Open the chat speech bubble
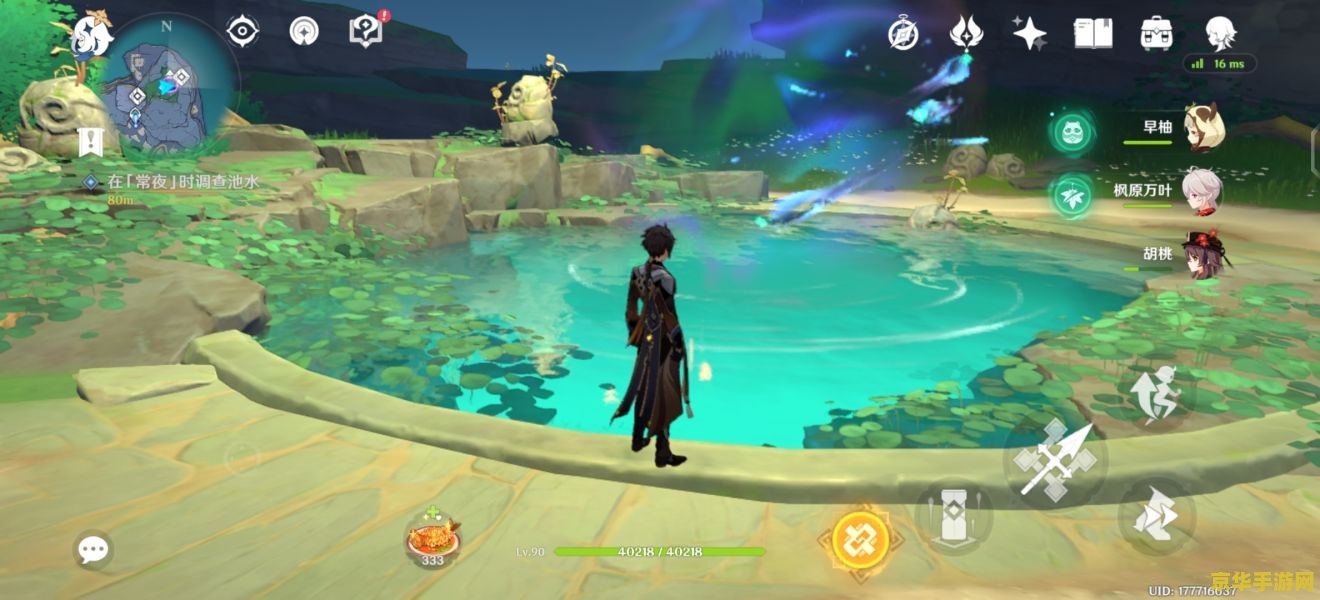Screen dimensions: 1320x600 [x=94, y=549]
